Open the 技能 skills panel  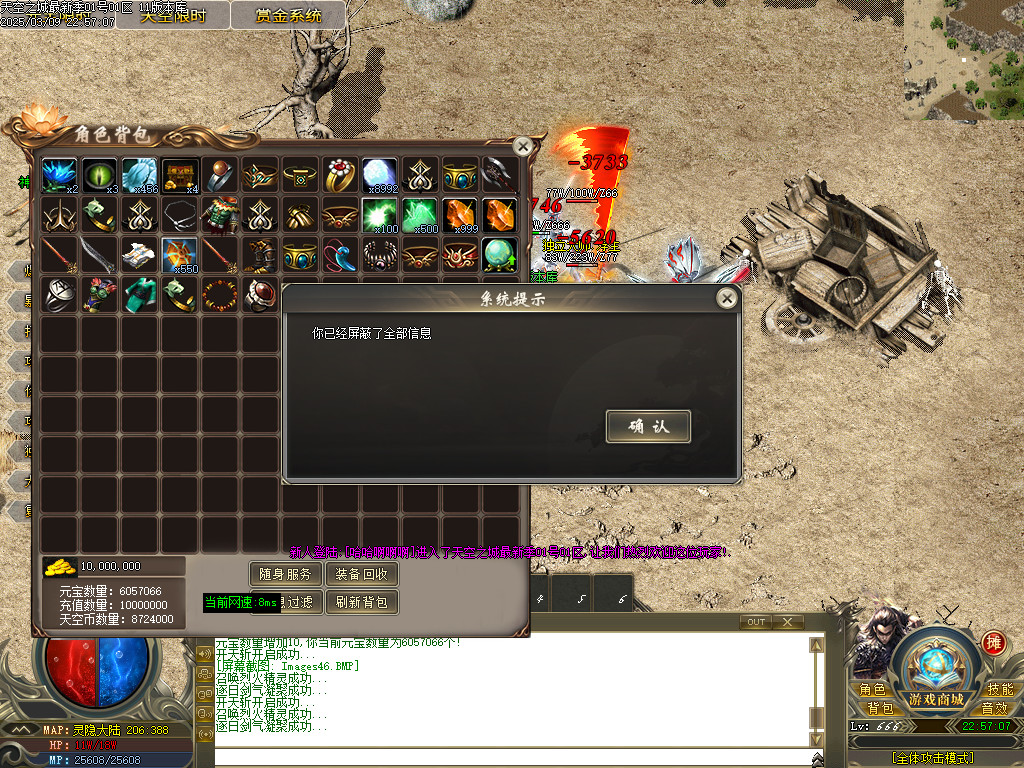(1000, 690)
